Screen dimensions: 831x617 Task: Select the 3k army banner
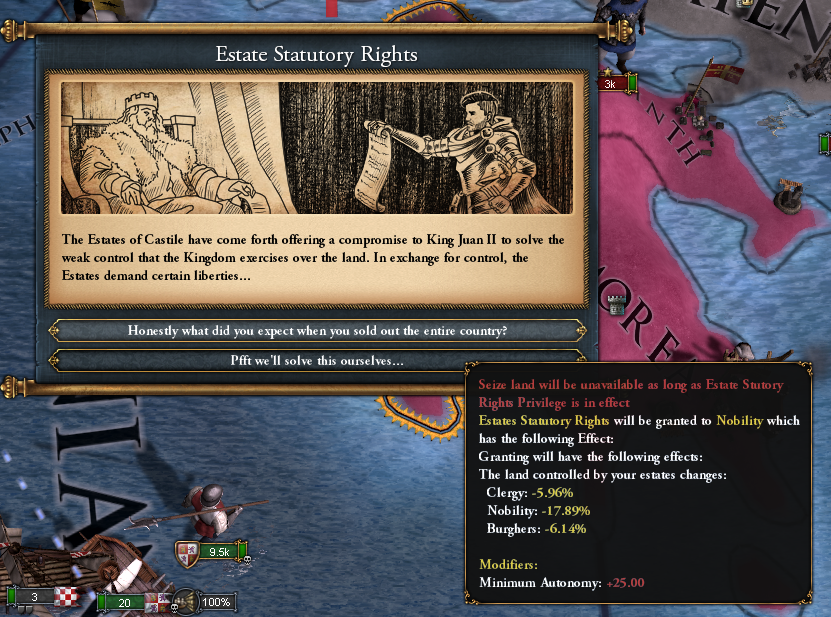tap(614, 84)
